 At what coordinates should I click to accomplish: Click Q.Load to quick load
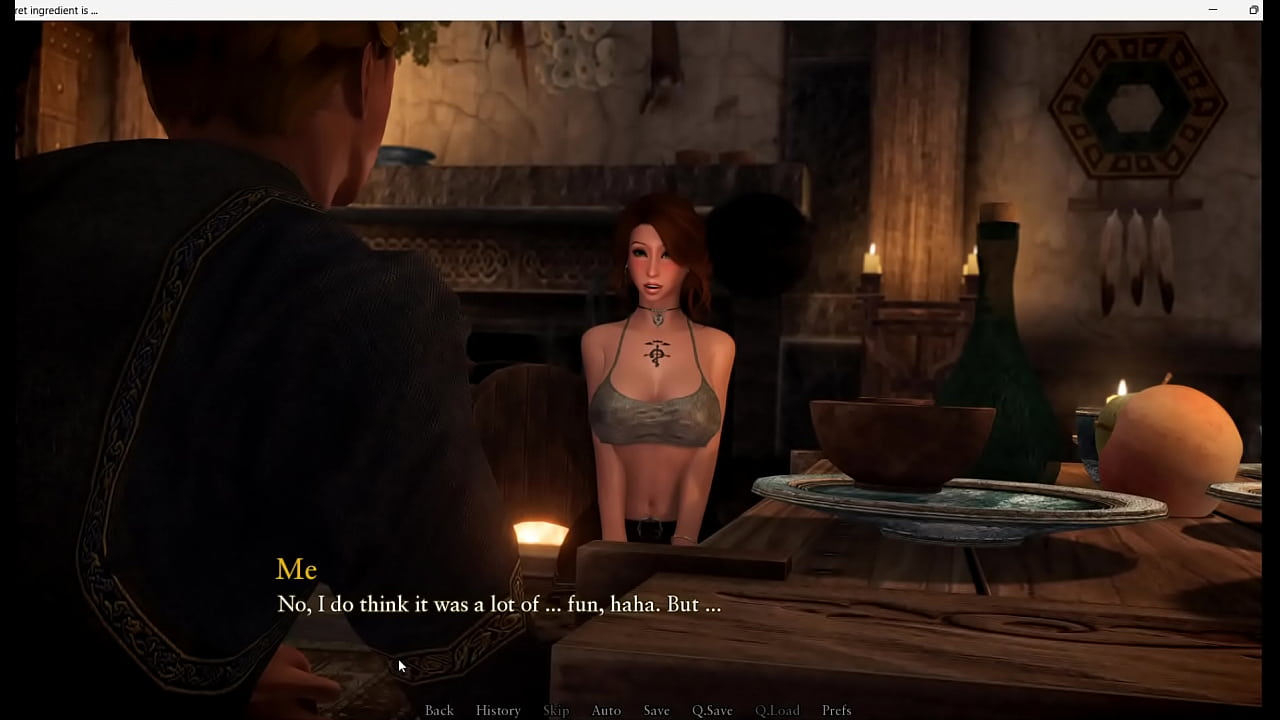[x=777, y=710]
